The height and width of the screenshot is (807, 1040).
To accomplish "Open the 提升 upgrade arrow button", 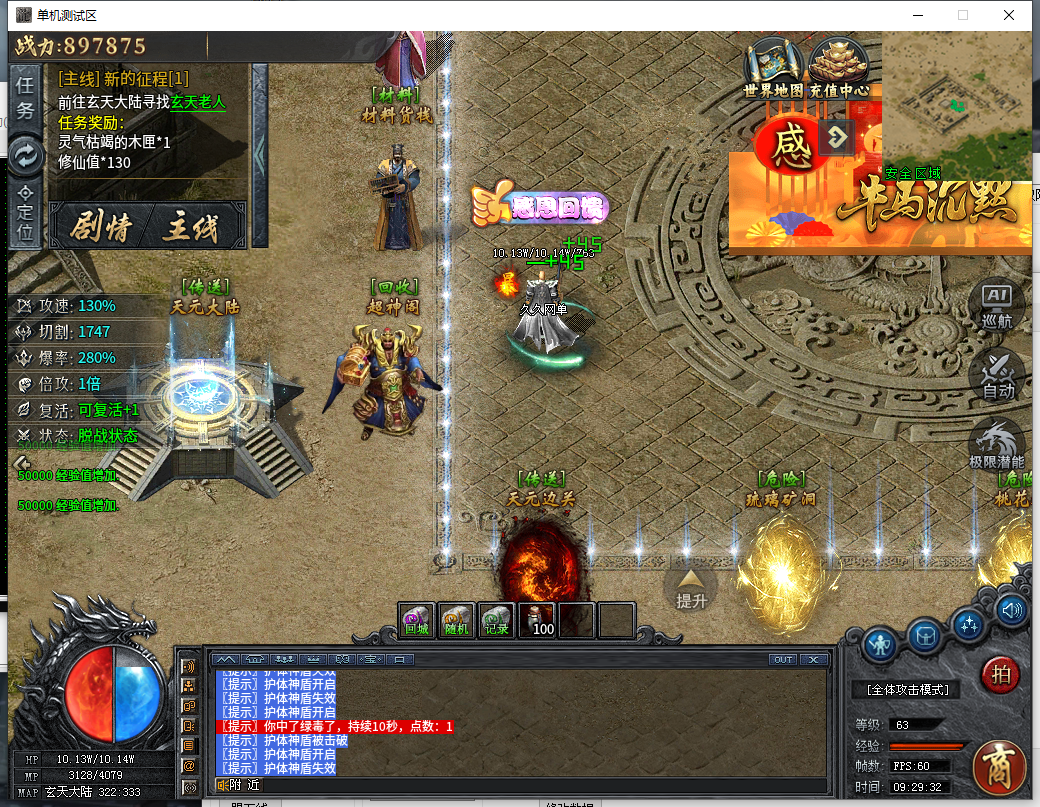I will (x=691, y=587).
